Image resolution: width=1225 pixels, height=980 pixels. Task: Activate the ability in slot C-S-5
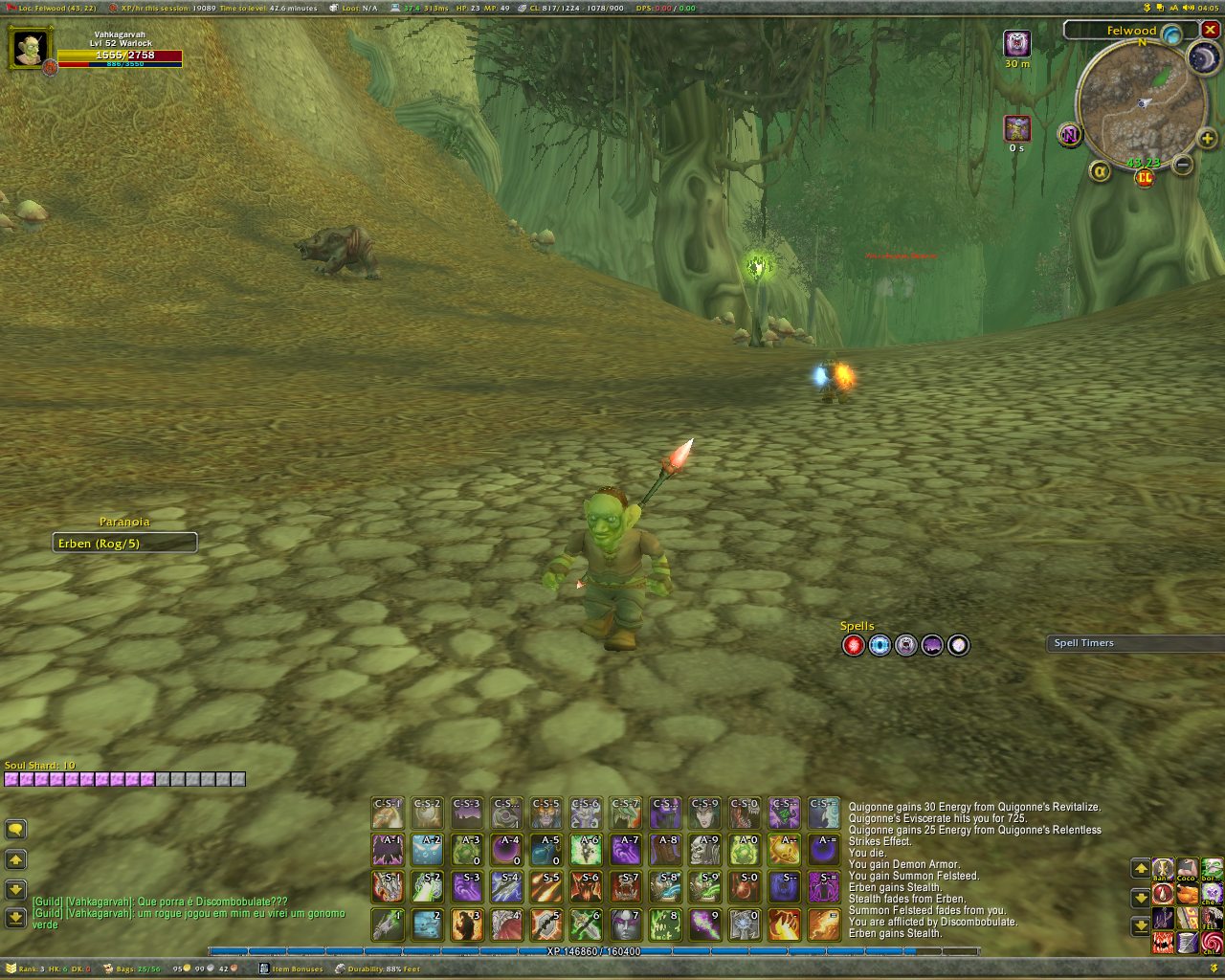pos(546,813)
